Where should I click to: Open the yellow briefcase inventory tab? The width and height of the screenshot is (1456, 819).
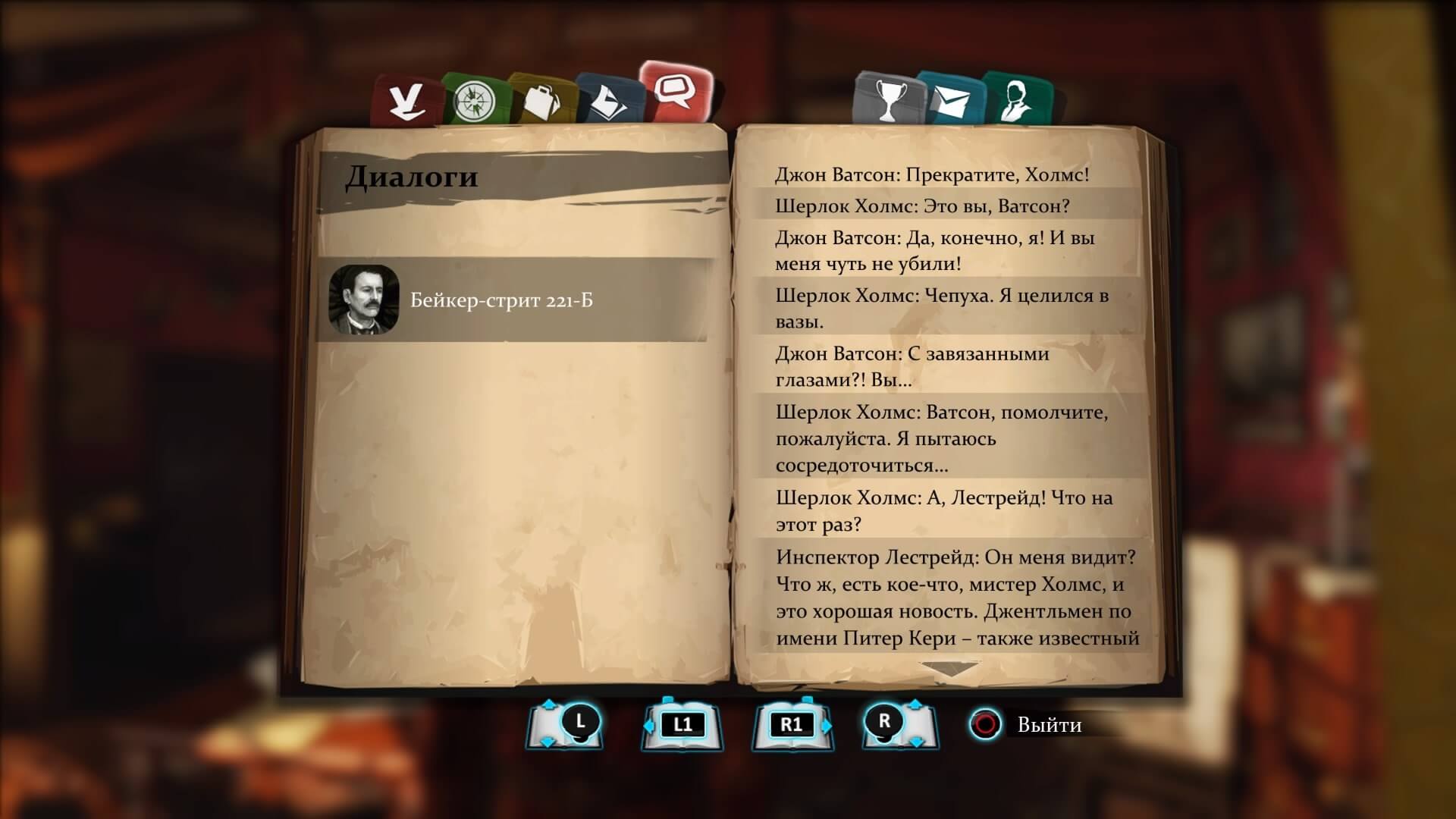point(540,100)
